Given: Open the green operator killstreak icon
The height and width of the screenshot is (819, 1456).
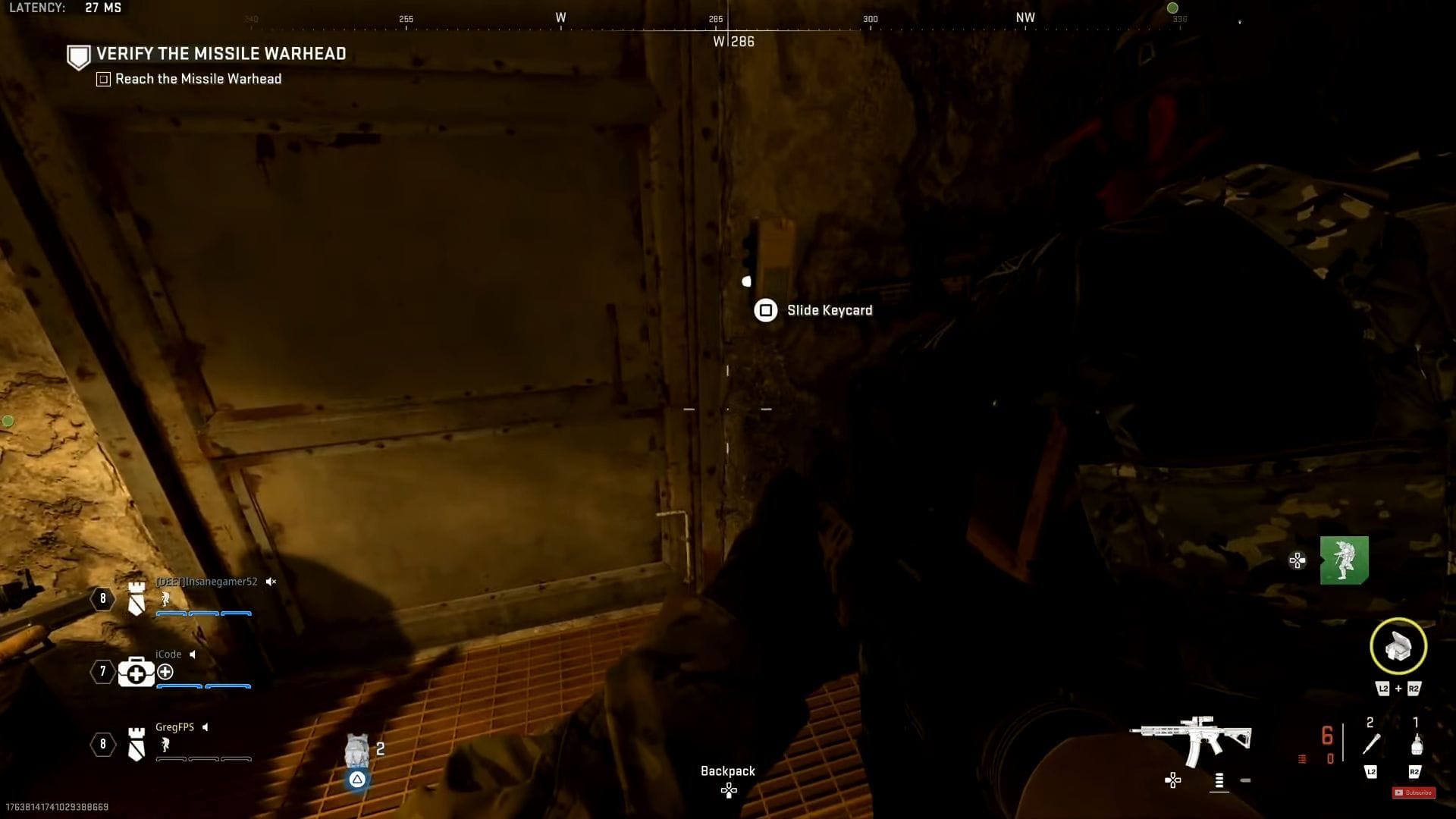Looking at the screenshot, I should (x=1345, y=560).
